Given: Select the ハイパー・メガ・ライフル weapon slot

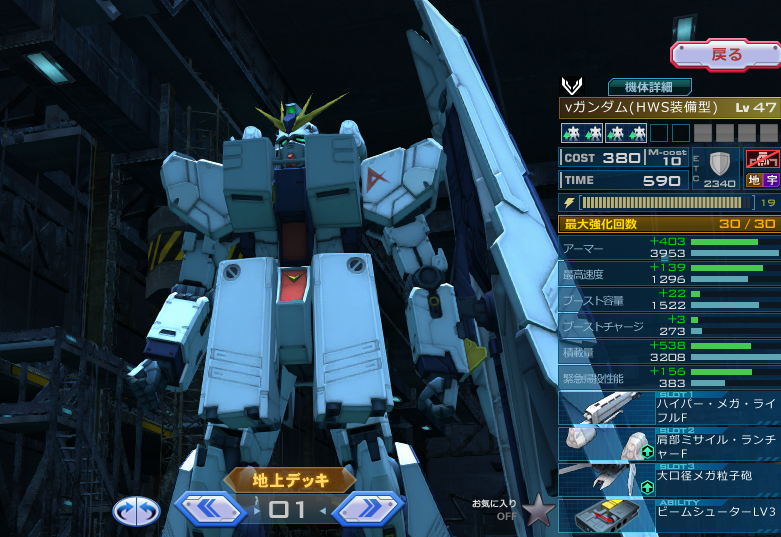Looking at the screenshot, I should click(x=669, y=410).
